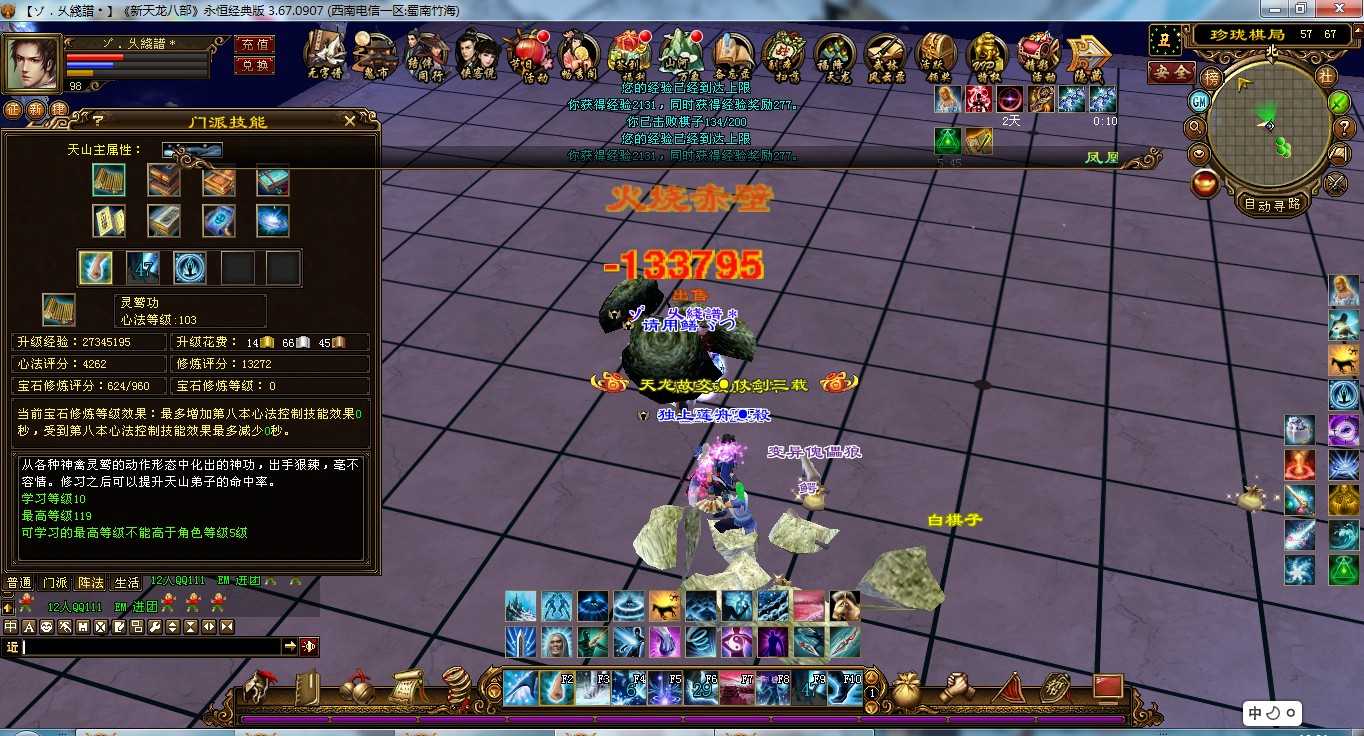Activate the F2 hotbar skill
The image size is (1364, 736).
pos(558,688)
